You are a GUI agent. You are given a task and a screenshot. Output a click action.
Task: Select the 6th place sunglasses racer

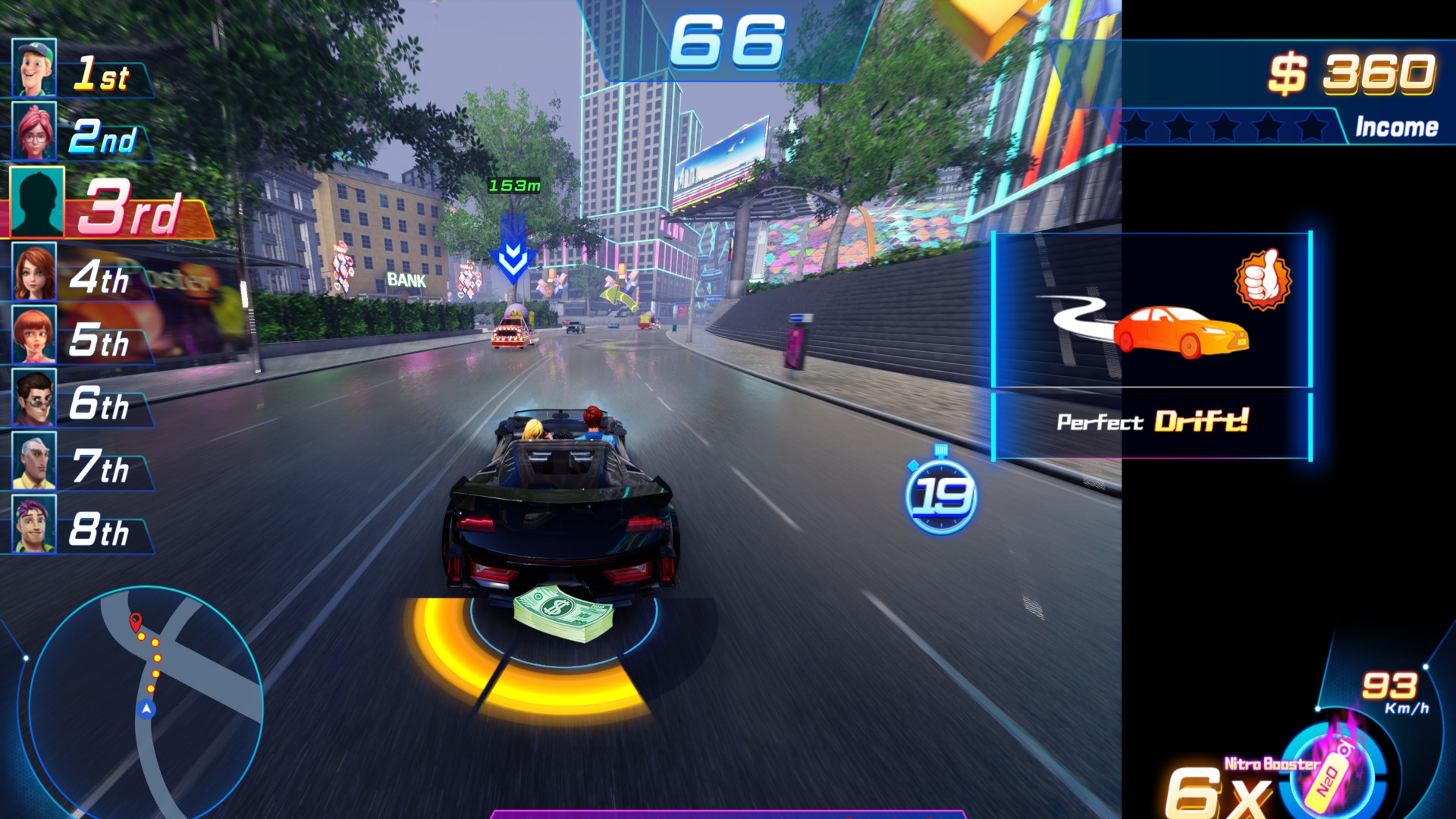34,399
